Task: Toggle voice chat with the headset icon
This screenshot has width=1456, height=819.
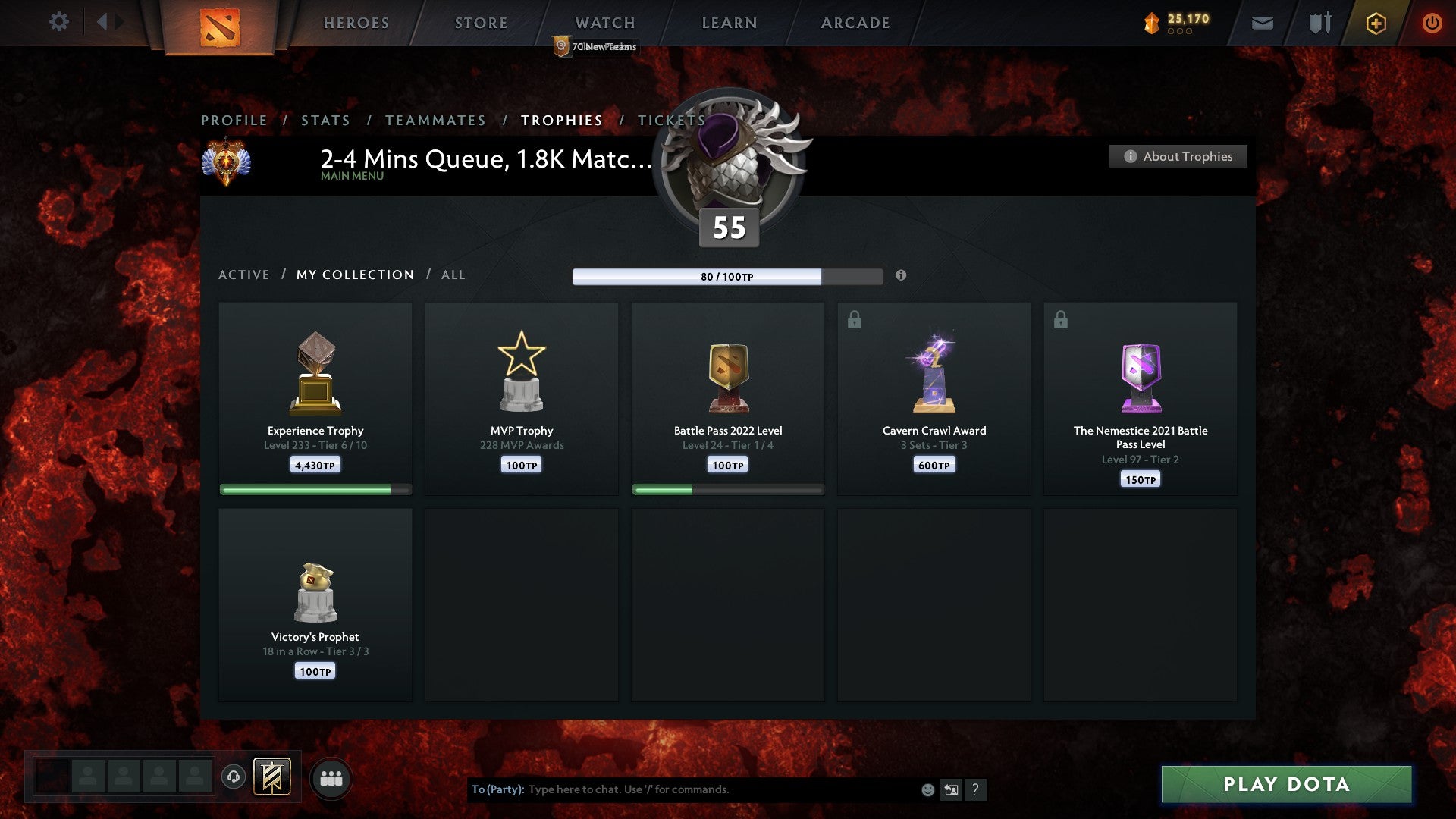Action: pyautogui.click(x=233, y=776)
